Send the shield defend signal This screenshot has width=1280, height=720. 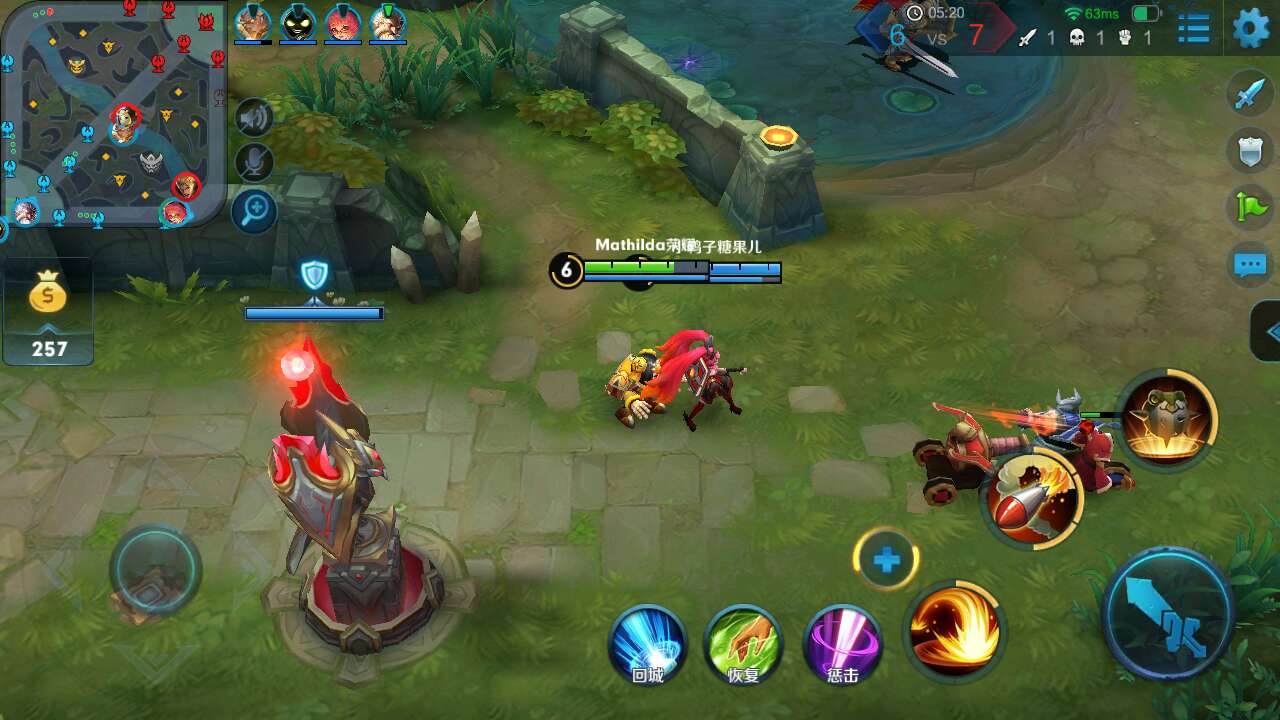[1250, 152]
